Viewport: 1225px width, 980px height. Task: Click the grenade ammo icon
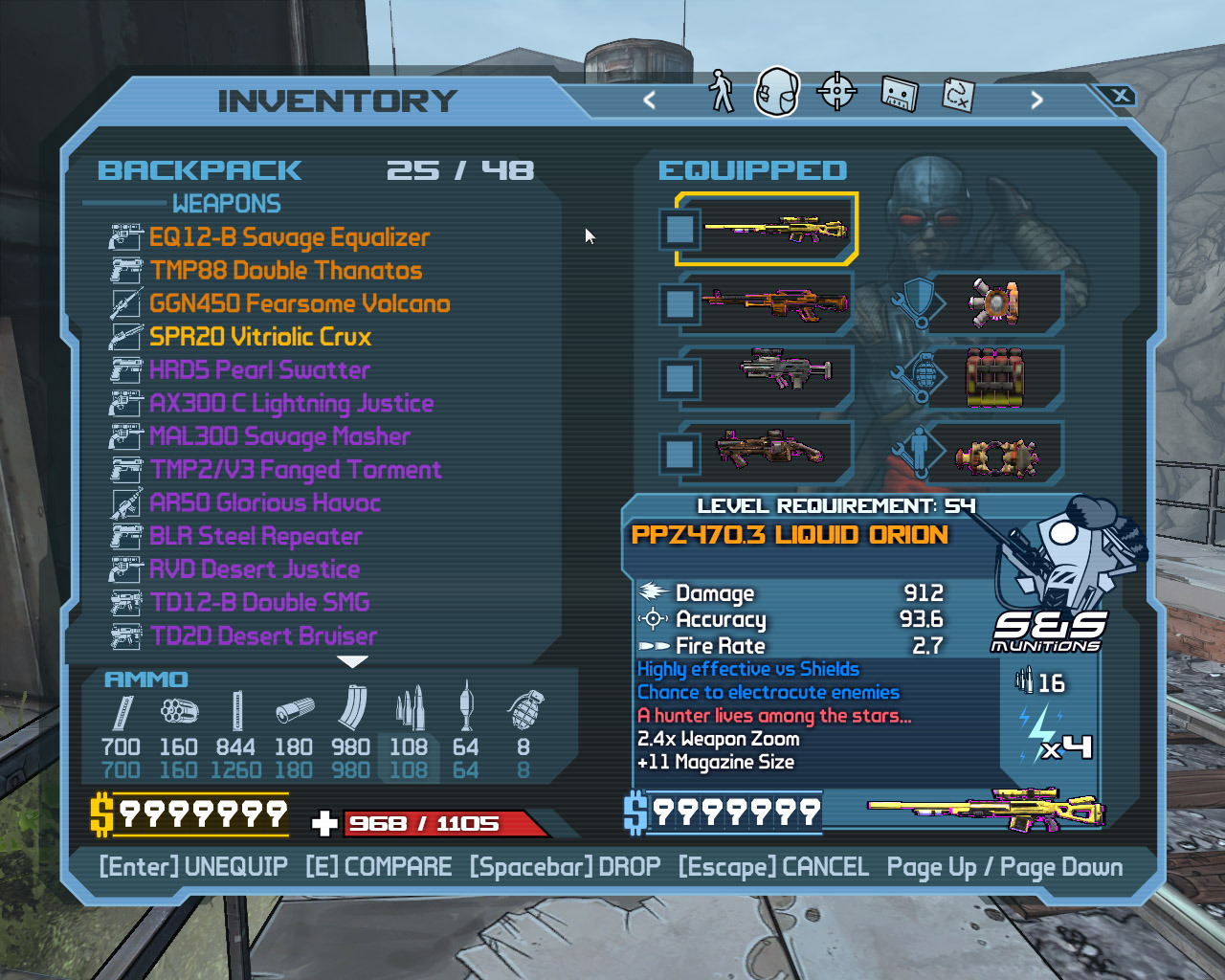tap(523, 710)
